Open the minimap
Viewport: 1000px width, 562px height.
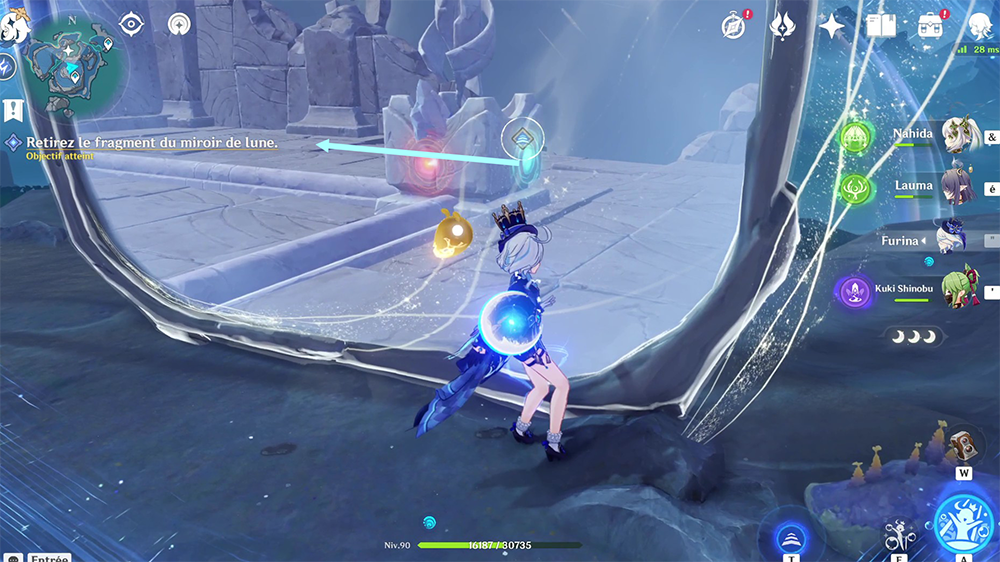75,64
